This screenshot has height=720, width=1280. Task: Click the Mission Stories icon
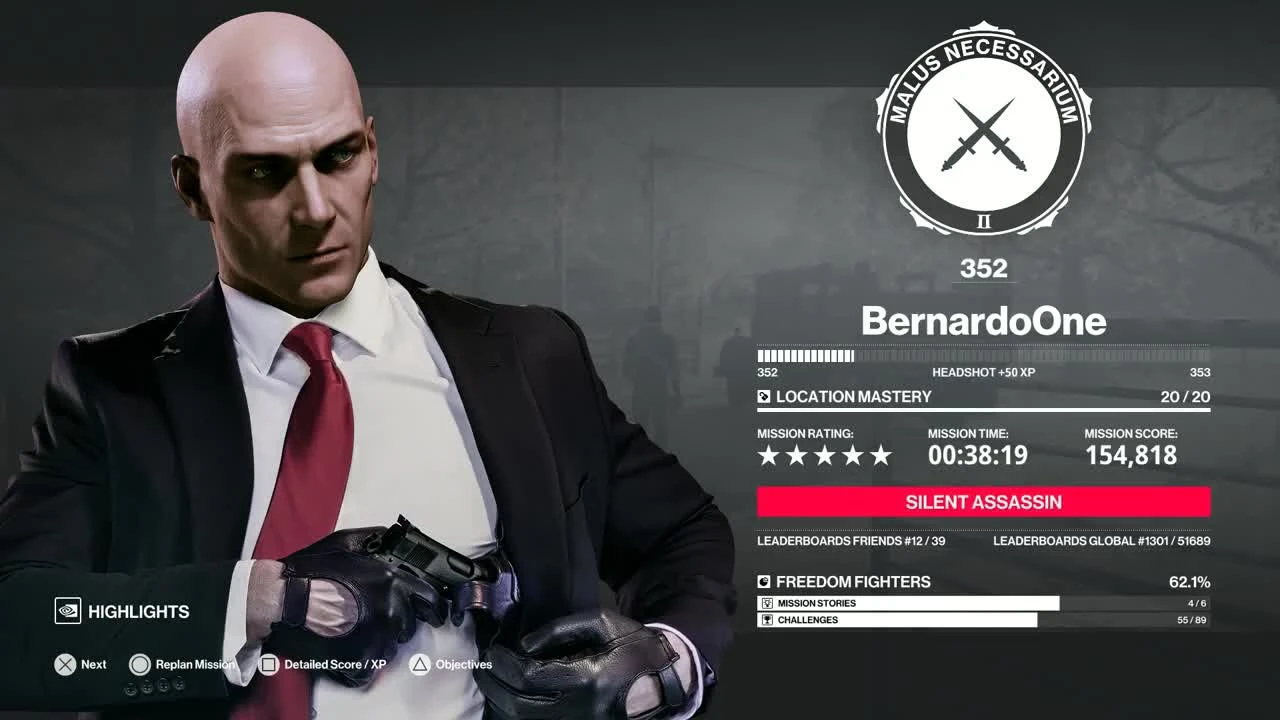769,604
